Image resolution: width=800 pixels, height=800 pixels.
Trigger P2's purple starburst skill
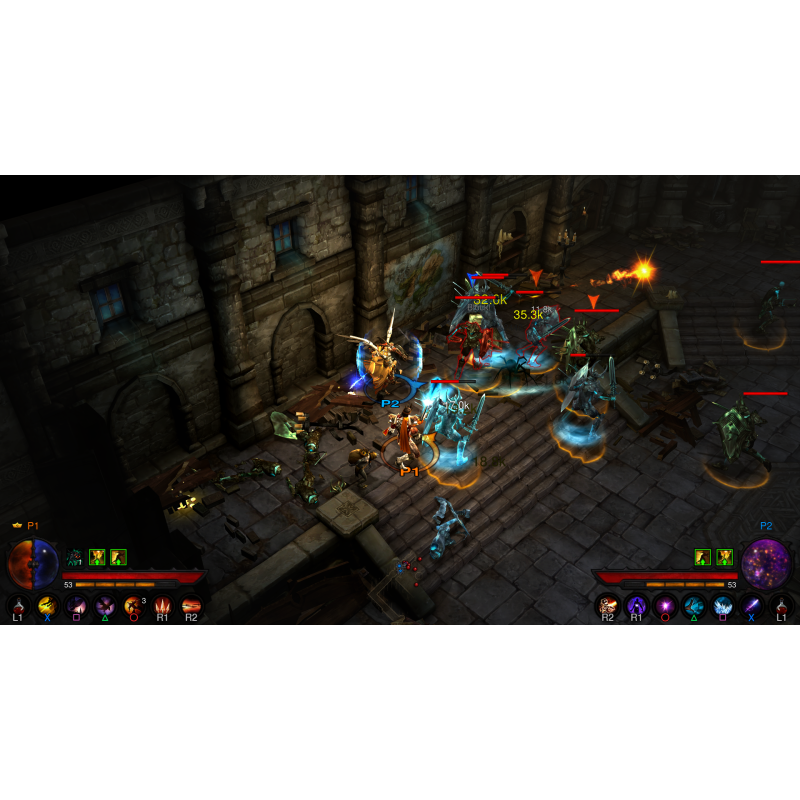tap(666, 605)
